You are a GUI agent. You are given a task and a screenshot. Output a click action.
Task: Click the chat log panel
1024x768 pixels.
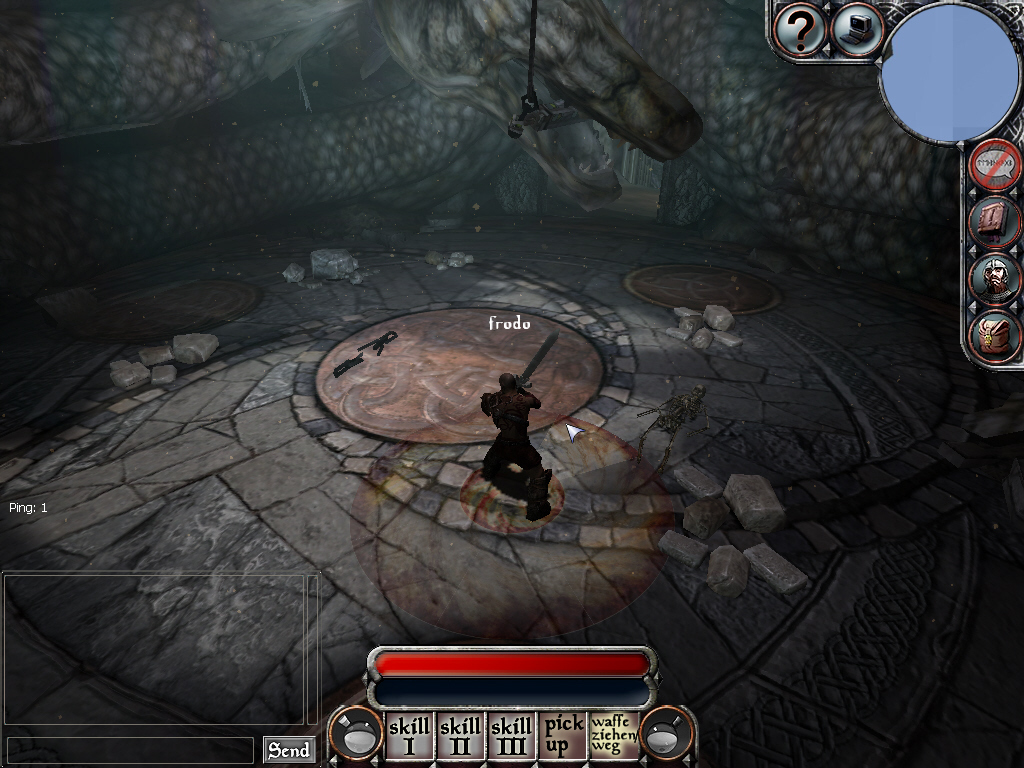point(160,648)
